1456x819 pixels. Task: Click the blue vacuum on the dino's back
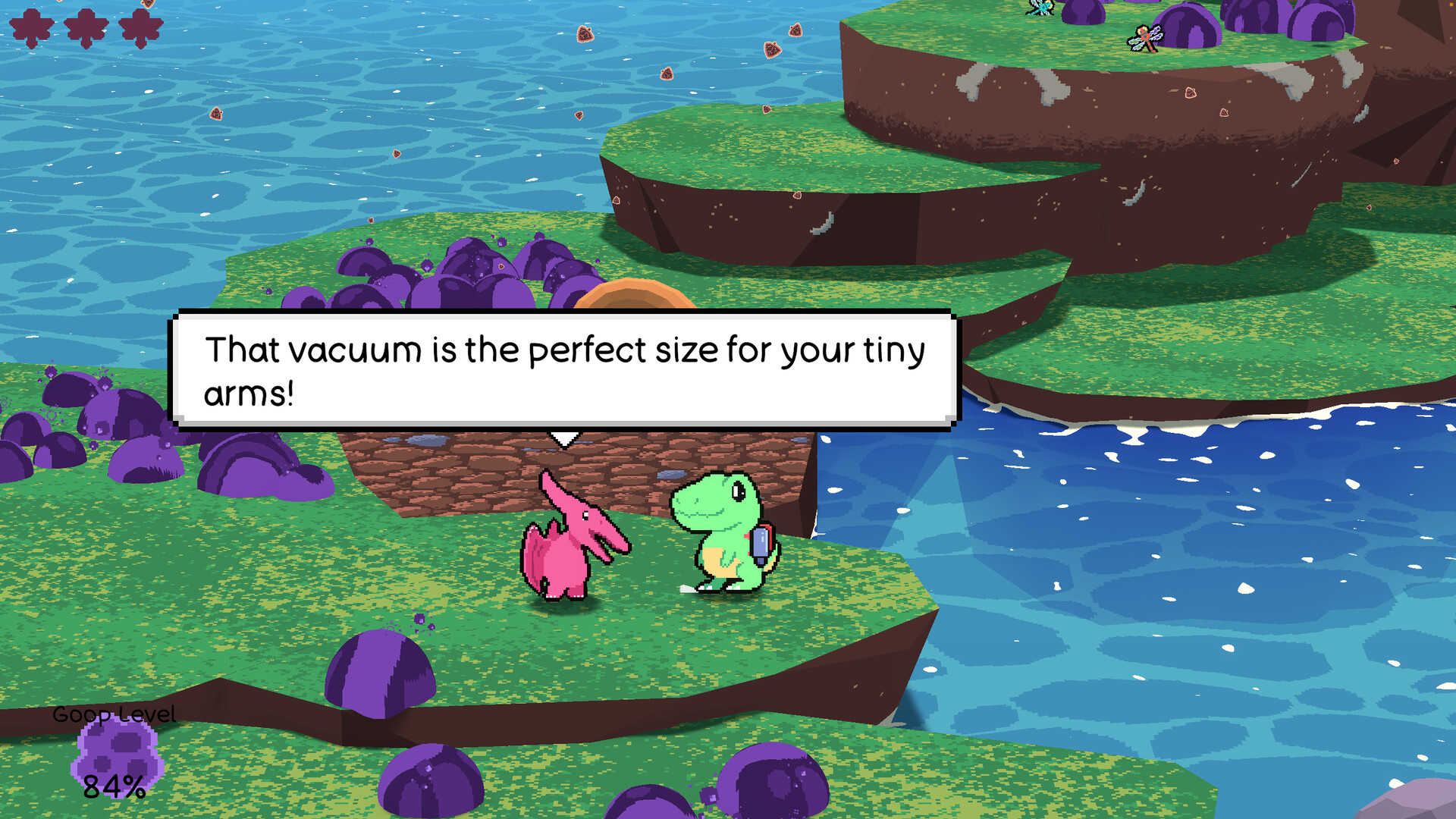pyautogui.click(x=762, y=542)
